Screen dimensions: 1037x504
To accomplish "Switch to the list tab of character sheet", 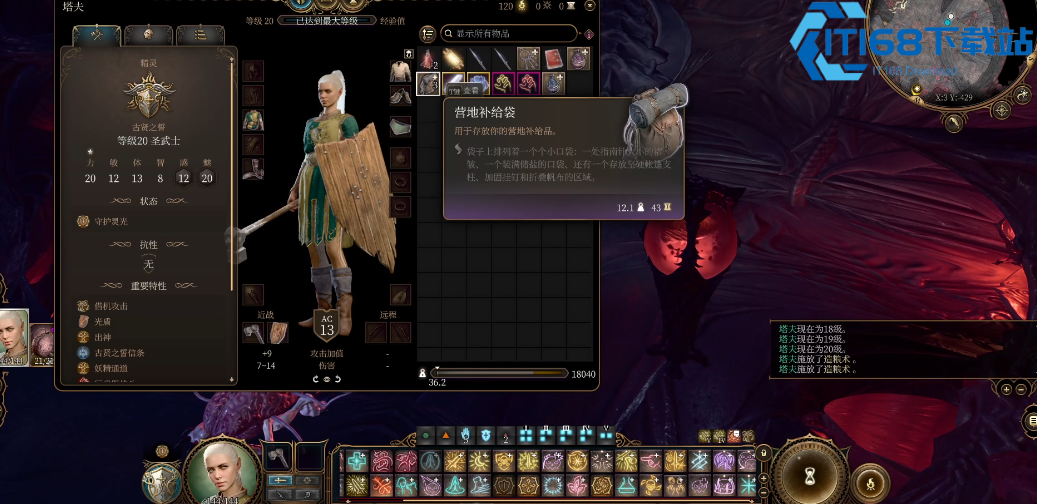I will click(x=200, y=36).
